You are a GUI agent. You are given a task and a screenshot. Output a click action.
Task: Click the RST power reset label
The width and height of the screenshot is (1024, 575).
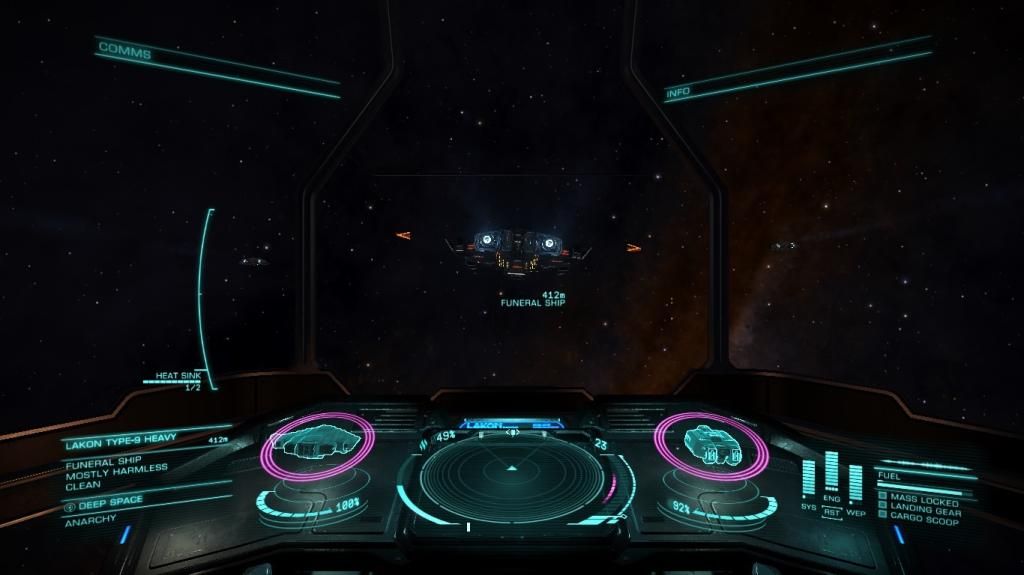click(x=832, y=511)
